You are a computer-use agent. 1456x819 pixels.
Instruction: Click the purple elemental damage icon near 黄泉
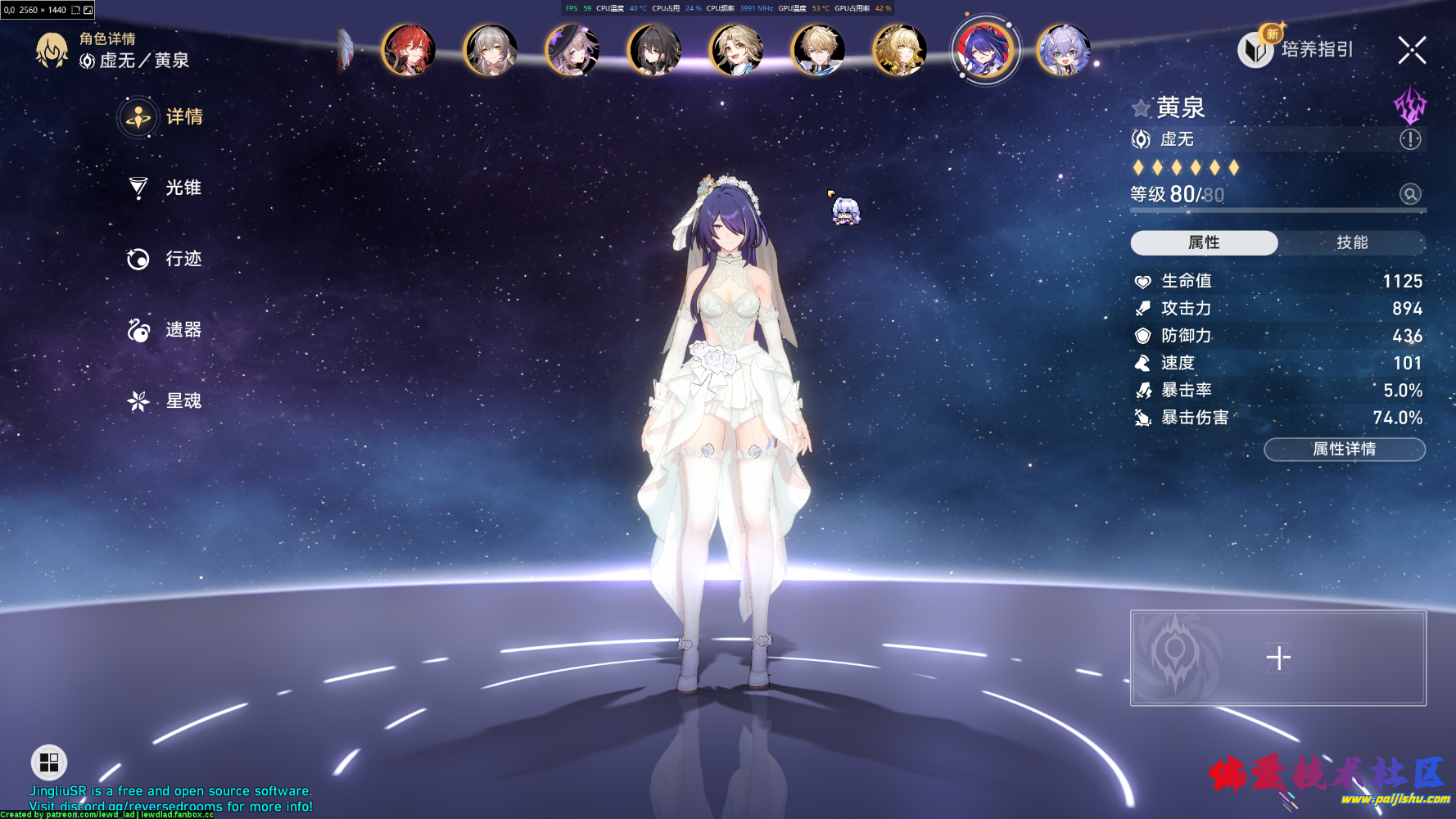(1410, 106)
